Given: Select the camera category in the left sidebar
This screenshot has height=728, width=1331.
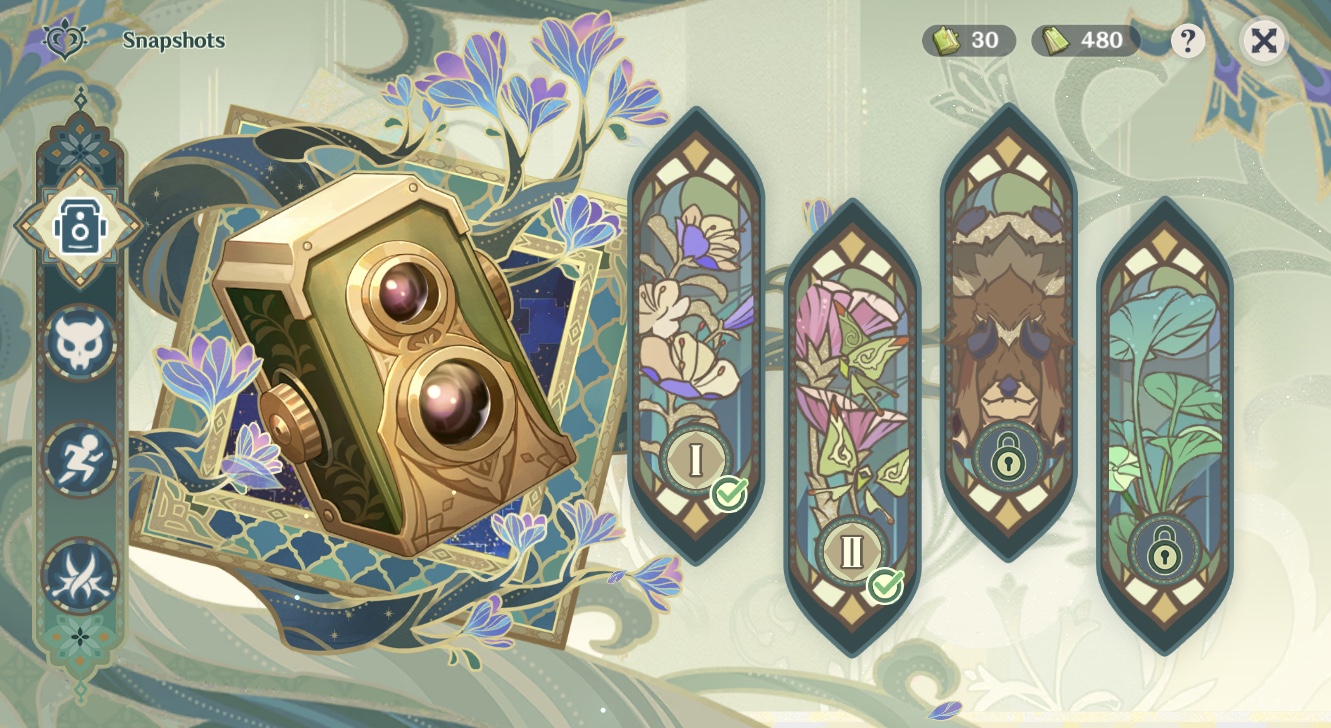Looking at the screenshot, I should tap(80, 224).
